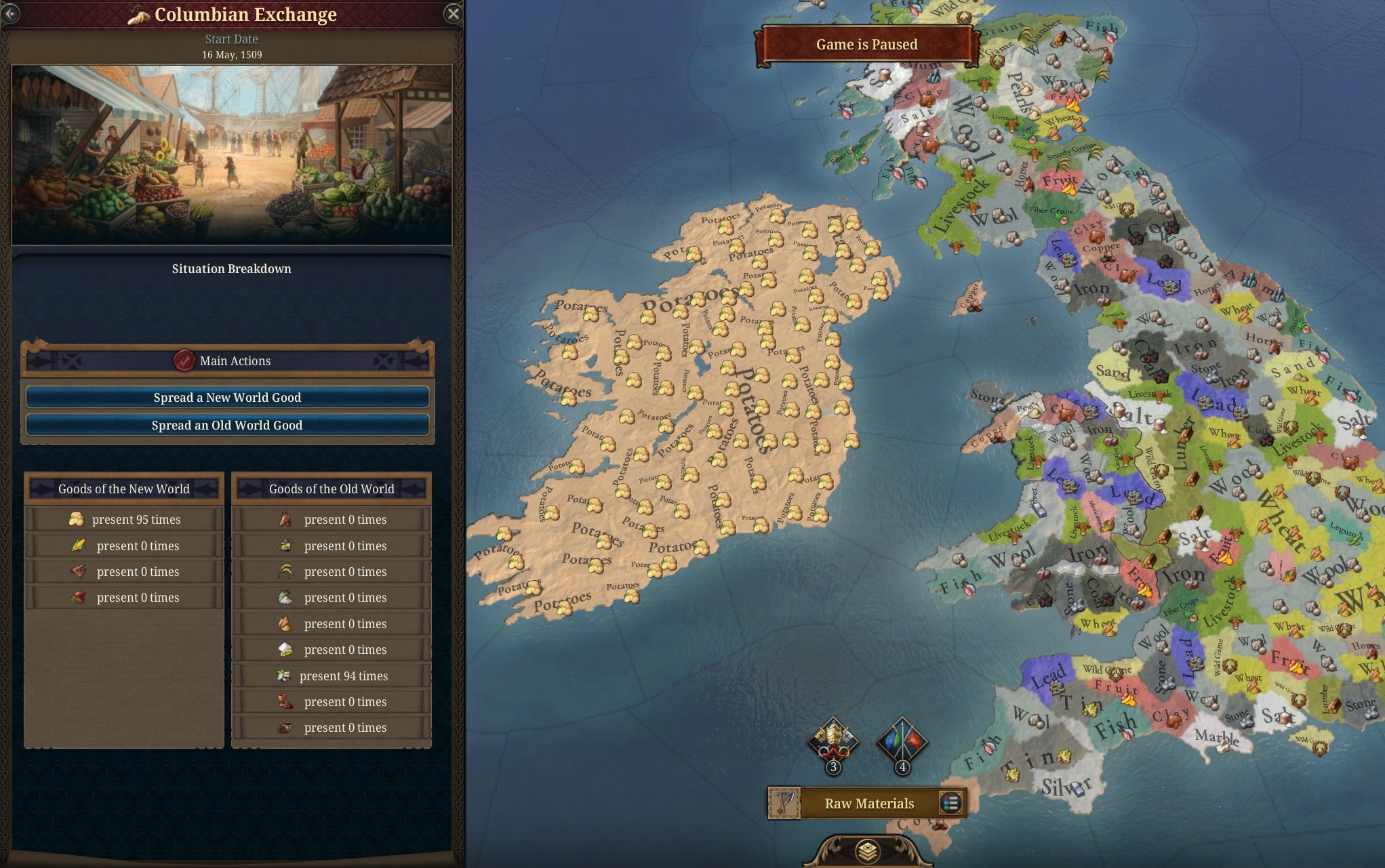
Task: Click the Game is Paused banner
Action: [866, 45]
